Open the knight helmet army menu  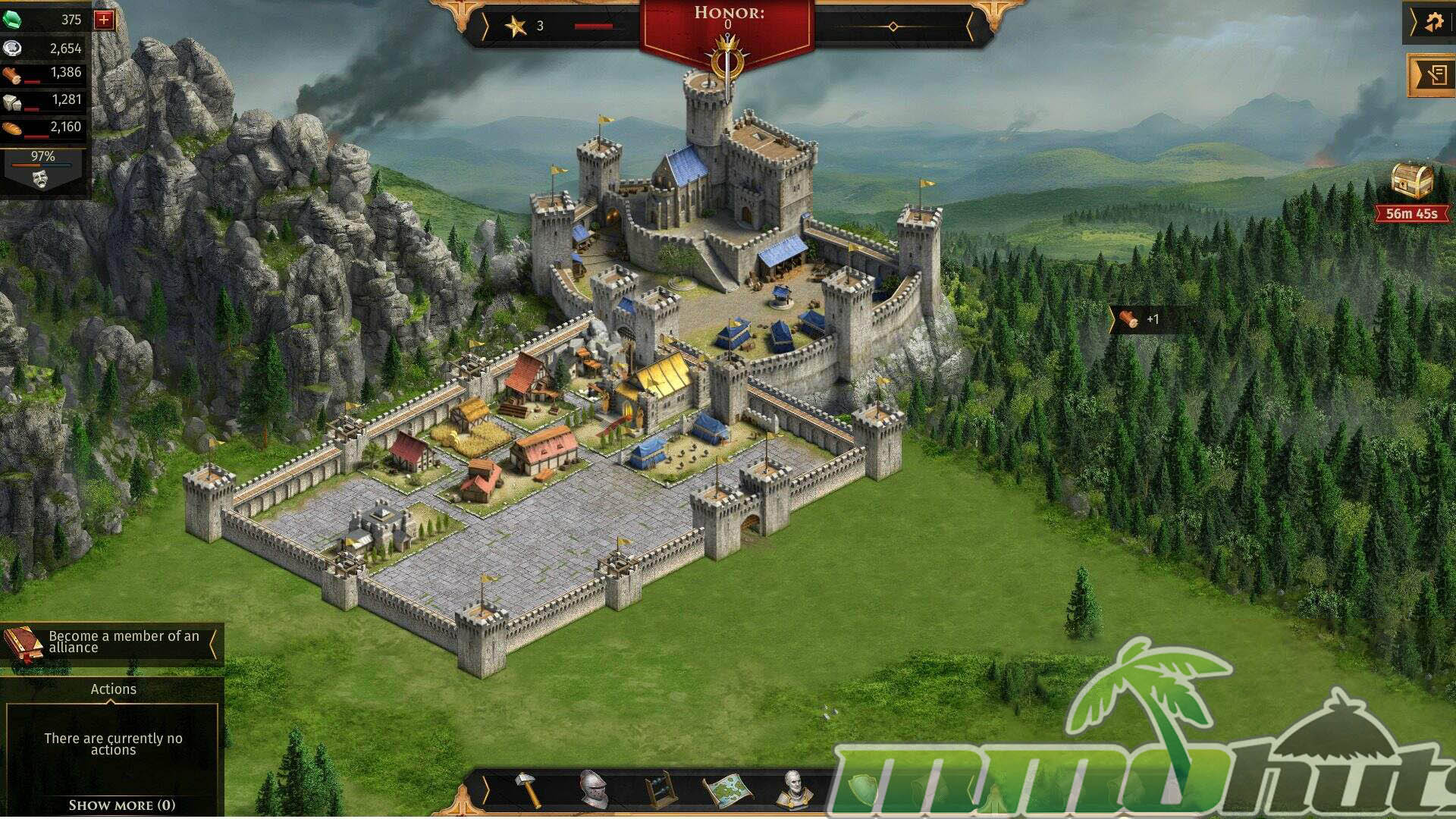[594, 789]
